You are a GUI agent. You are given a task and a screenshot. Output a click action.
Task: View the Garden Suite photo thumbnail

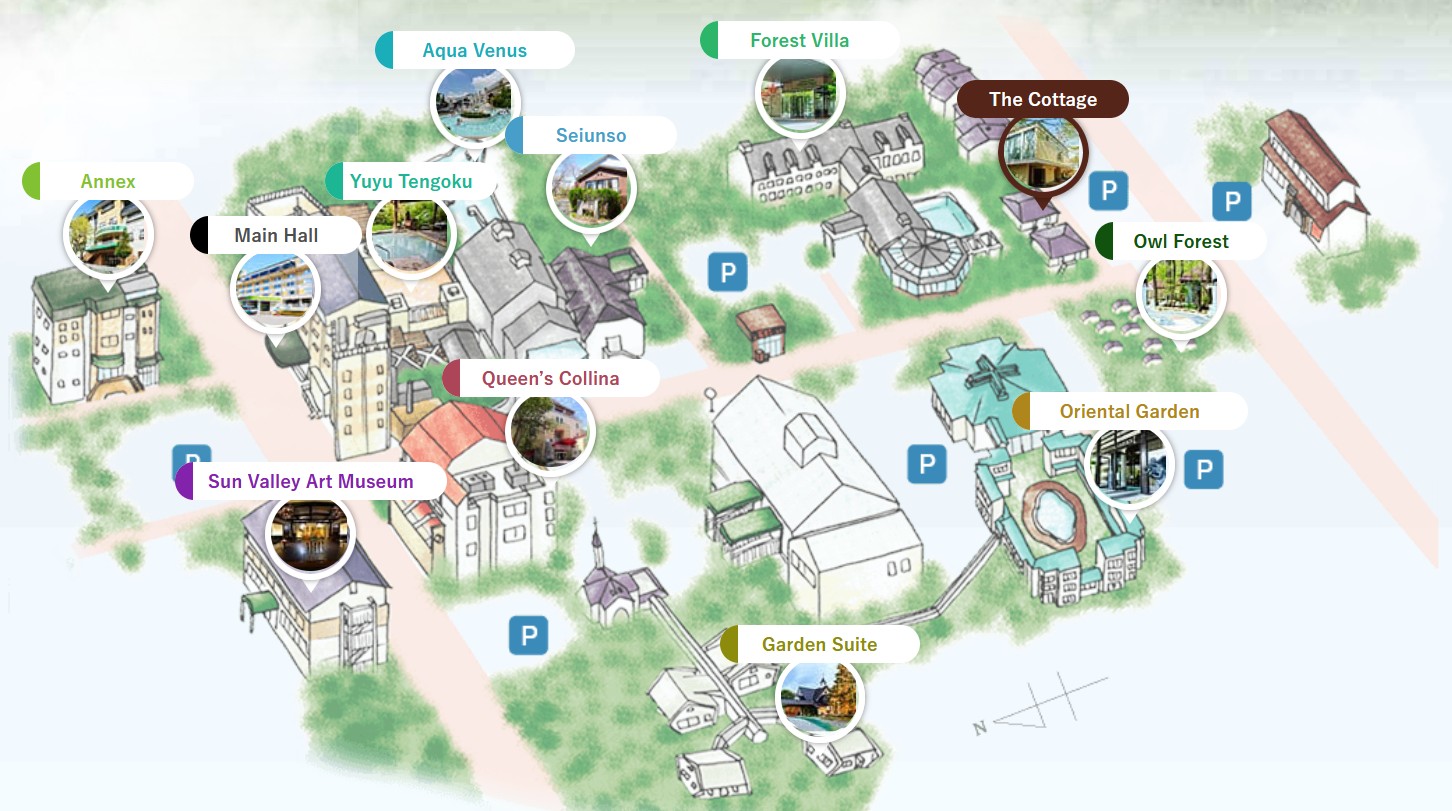819,697
